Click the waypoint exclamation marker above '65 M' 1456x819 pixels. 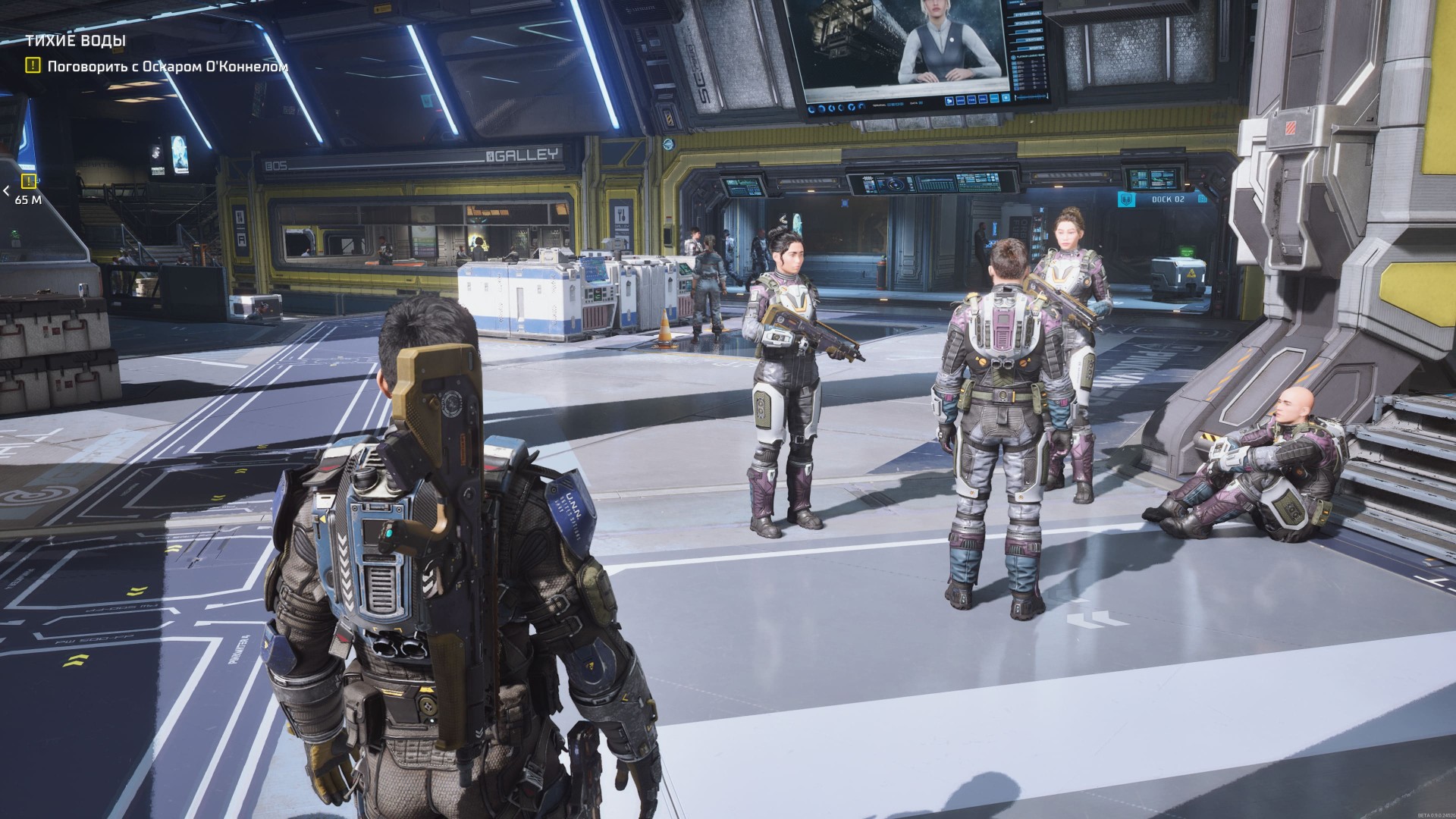pos(28,182)
